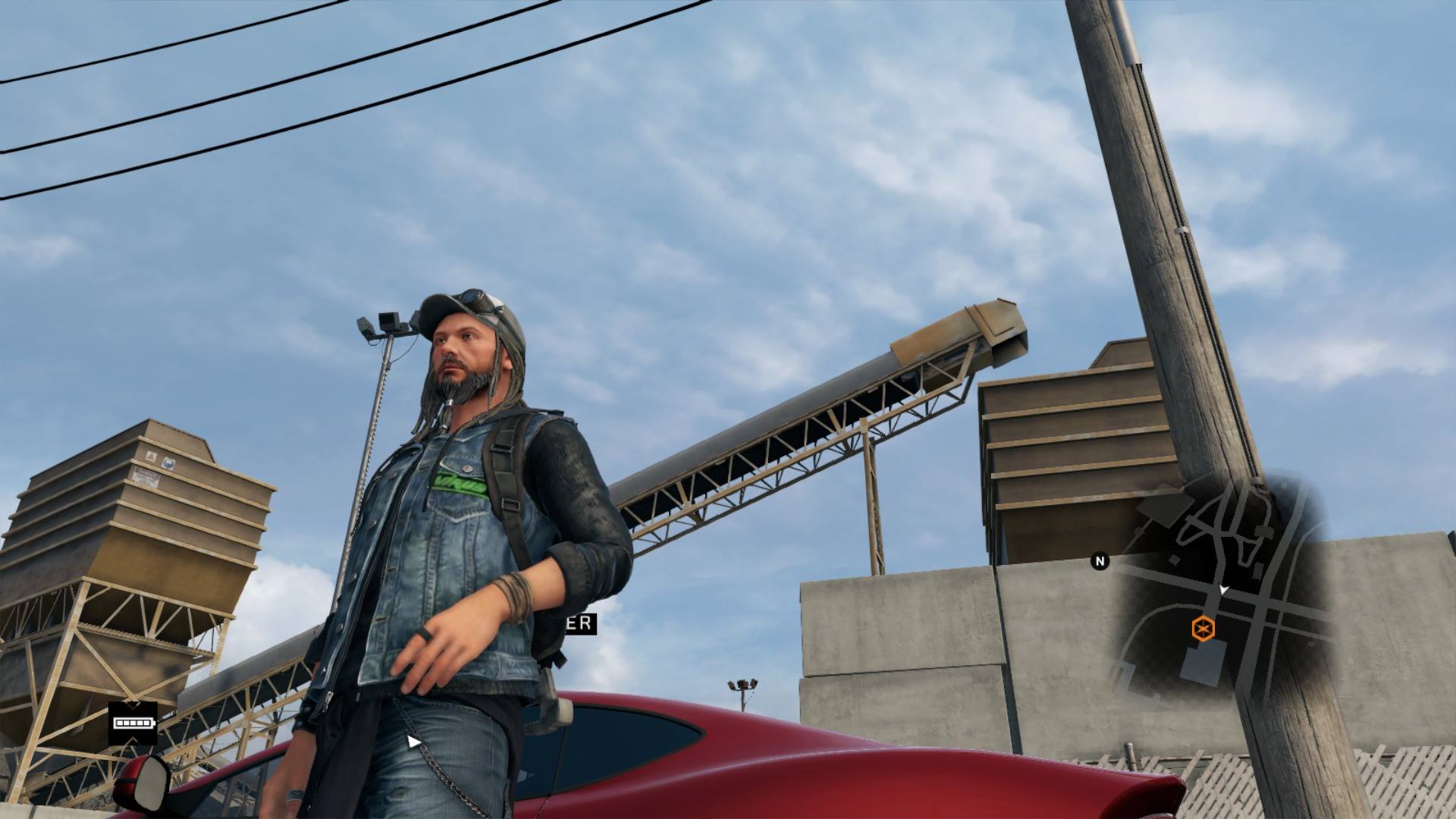Select the orange hexagon map marker

pos(1203,629)
